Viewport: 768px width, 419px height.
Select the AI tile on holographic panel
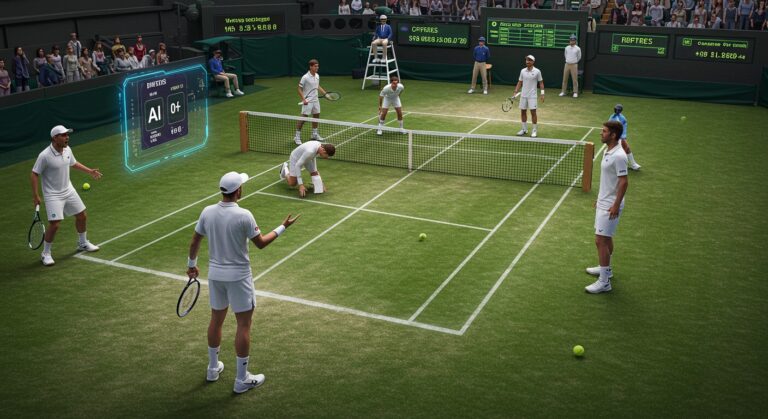point(153,113)
